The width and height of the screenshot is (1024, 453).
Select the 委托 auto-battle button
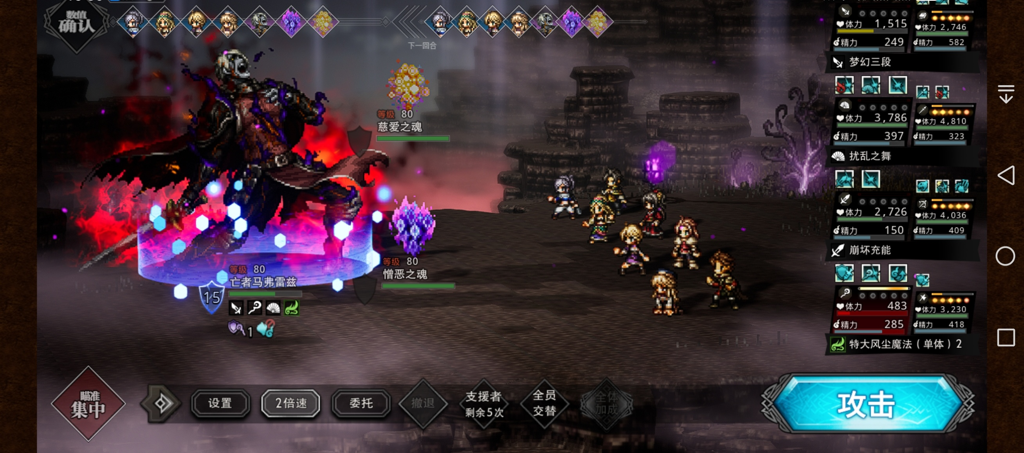pyautogui.click(x=360, y=403)
